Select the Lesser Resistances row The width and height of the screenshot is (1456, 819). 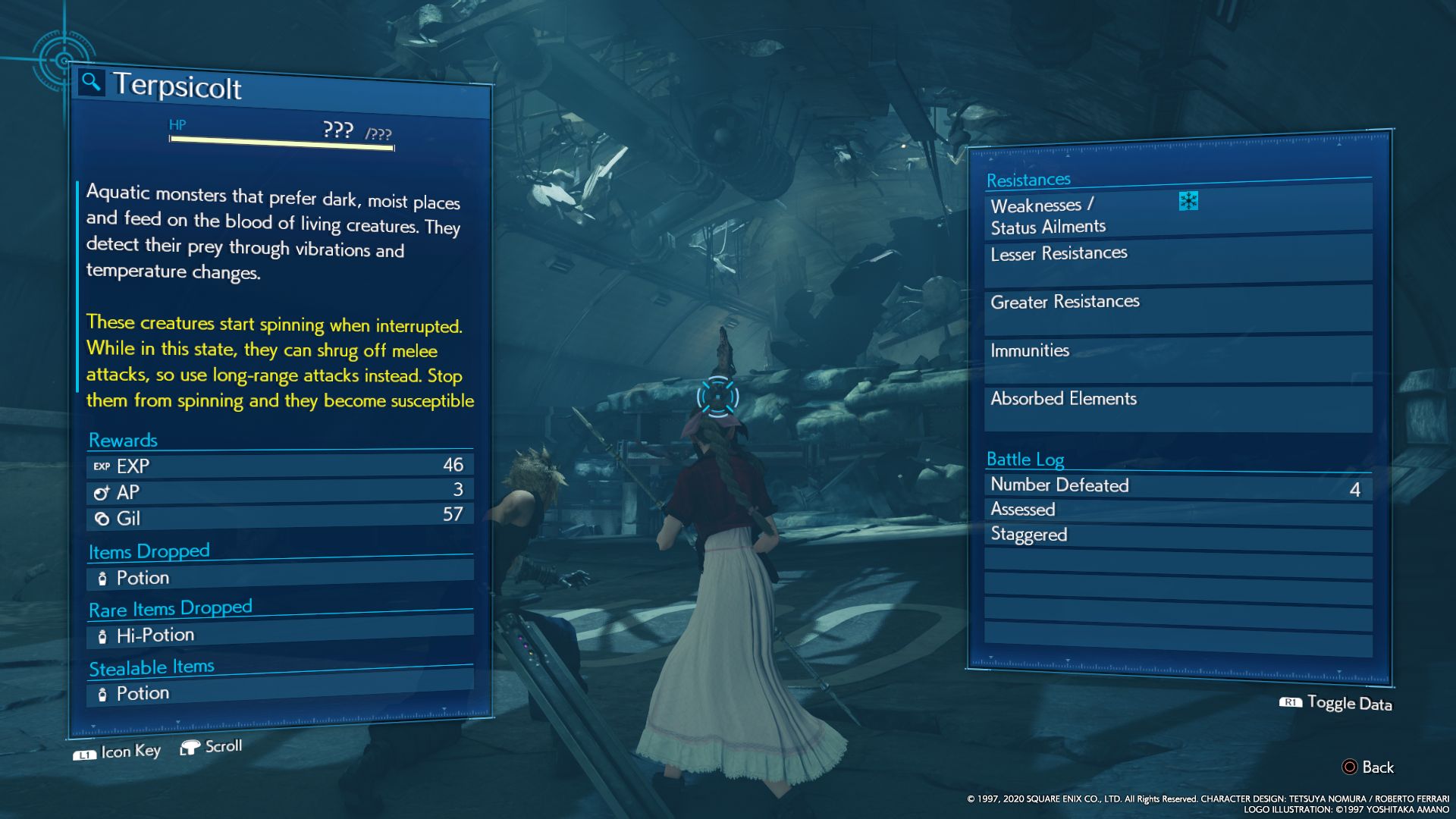1177,258
